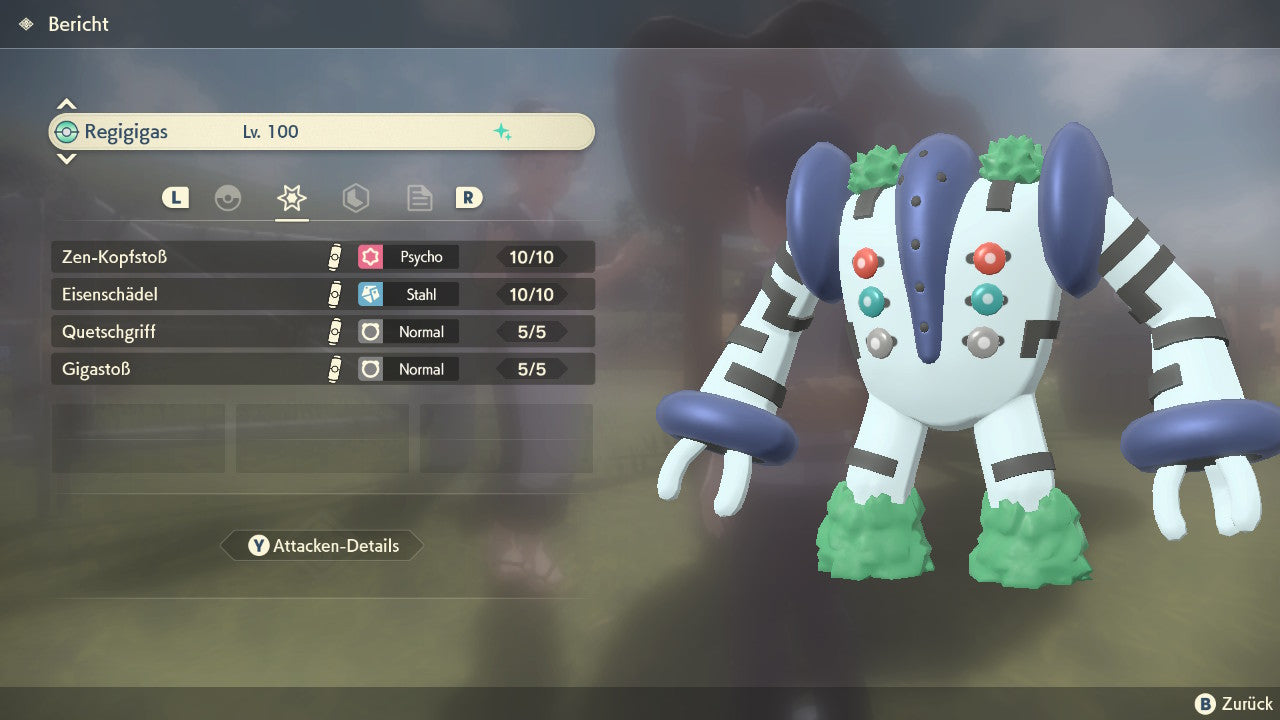This screenshot has width=1280, height=720.
Task: Go to previous Pokémon with up arrow
Action: tap(66, 104)
